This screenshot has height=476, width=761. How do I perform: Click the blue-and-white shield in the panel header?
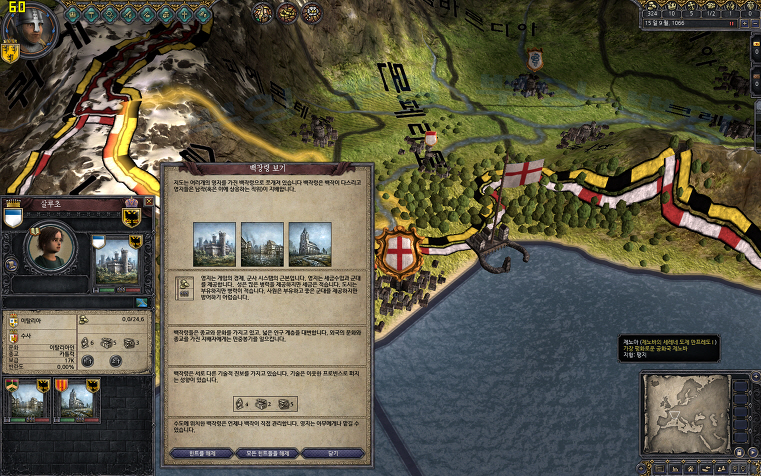pos(14,217)
